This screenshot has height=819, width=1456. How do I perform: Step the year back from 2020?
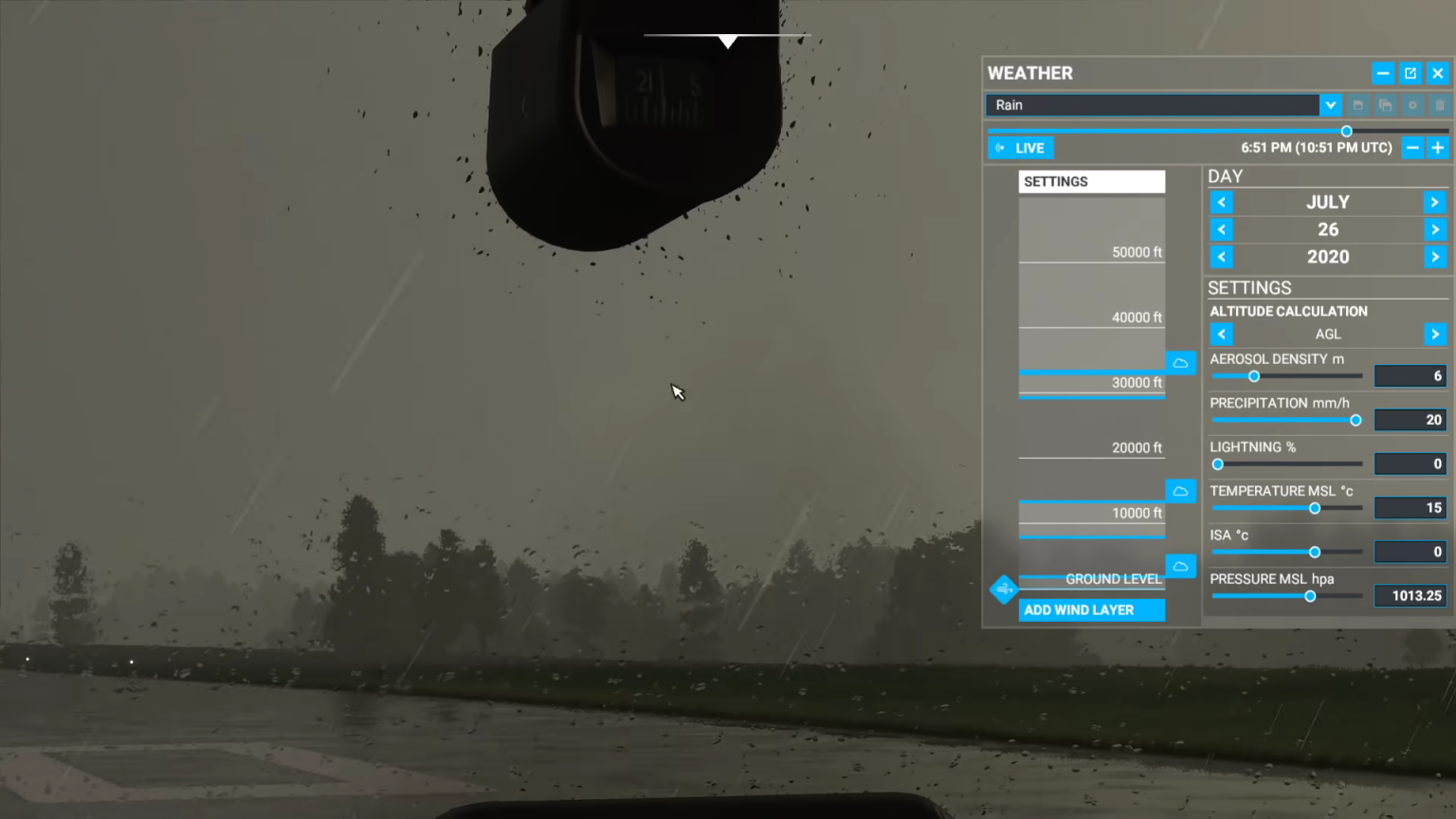coord(1221,257)
